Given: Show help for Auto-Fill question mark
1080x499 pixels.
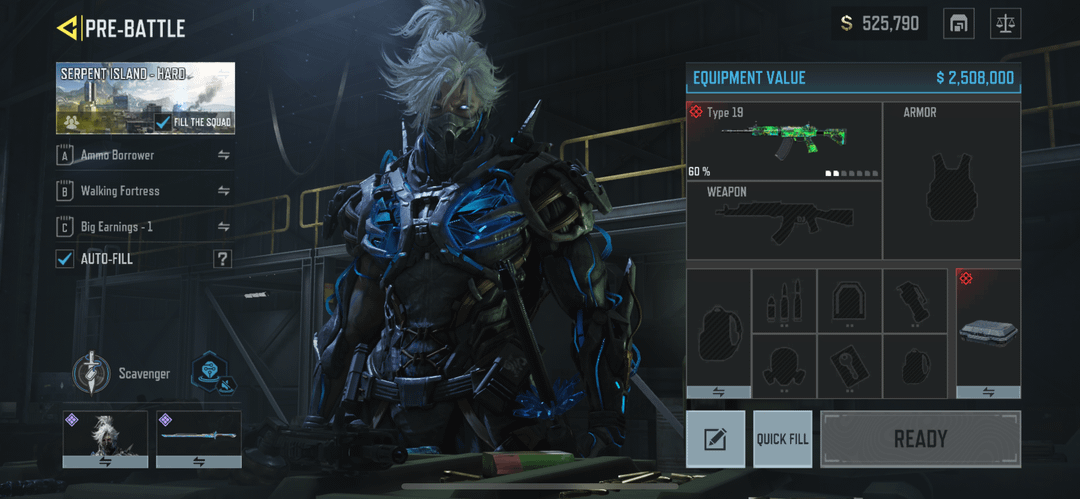Looking at the screenshot, I should pos(222,259).
